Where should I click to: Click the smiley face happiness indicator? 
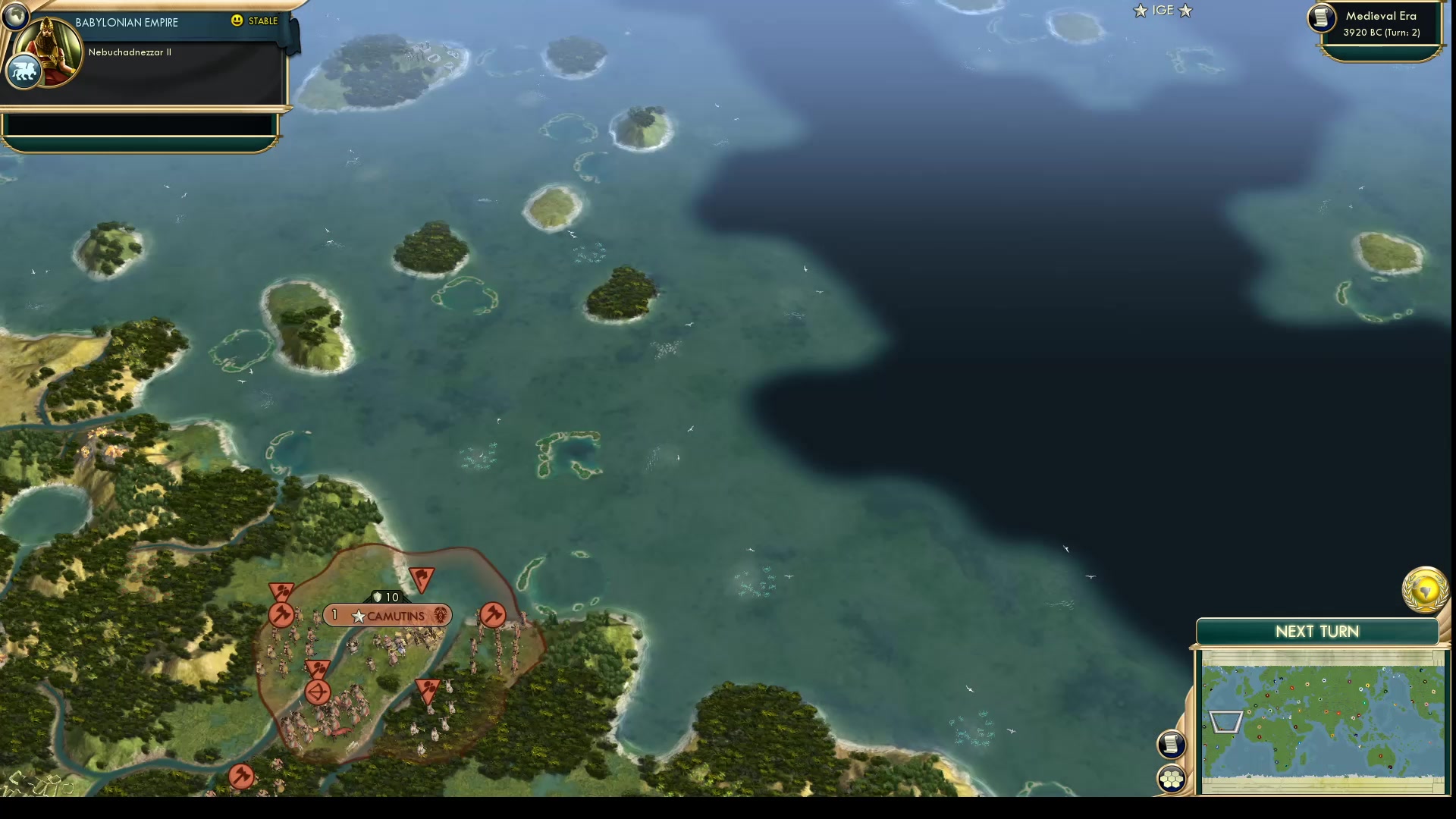(x=237, y=20)
